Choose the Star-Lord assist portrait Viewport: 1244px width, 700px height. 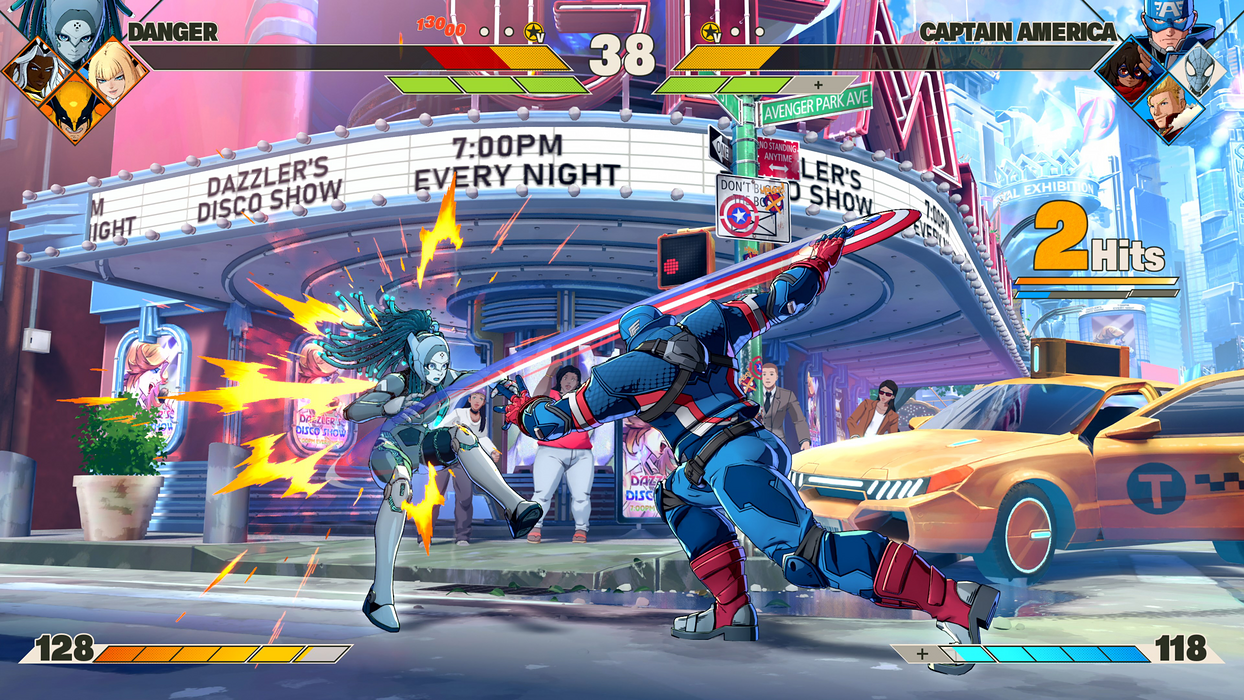(1167, 108)
